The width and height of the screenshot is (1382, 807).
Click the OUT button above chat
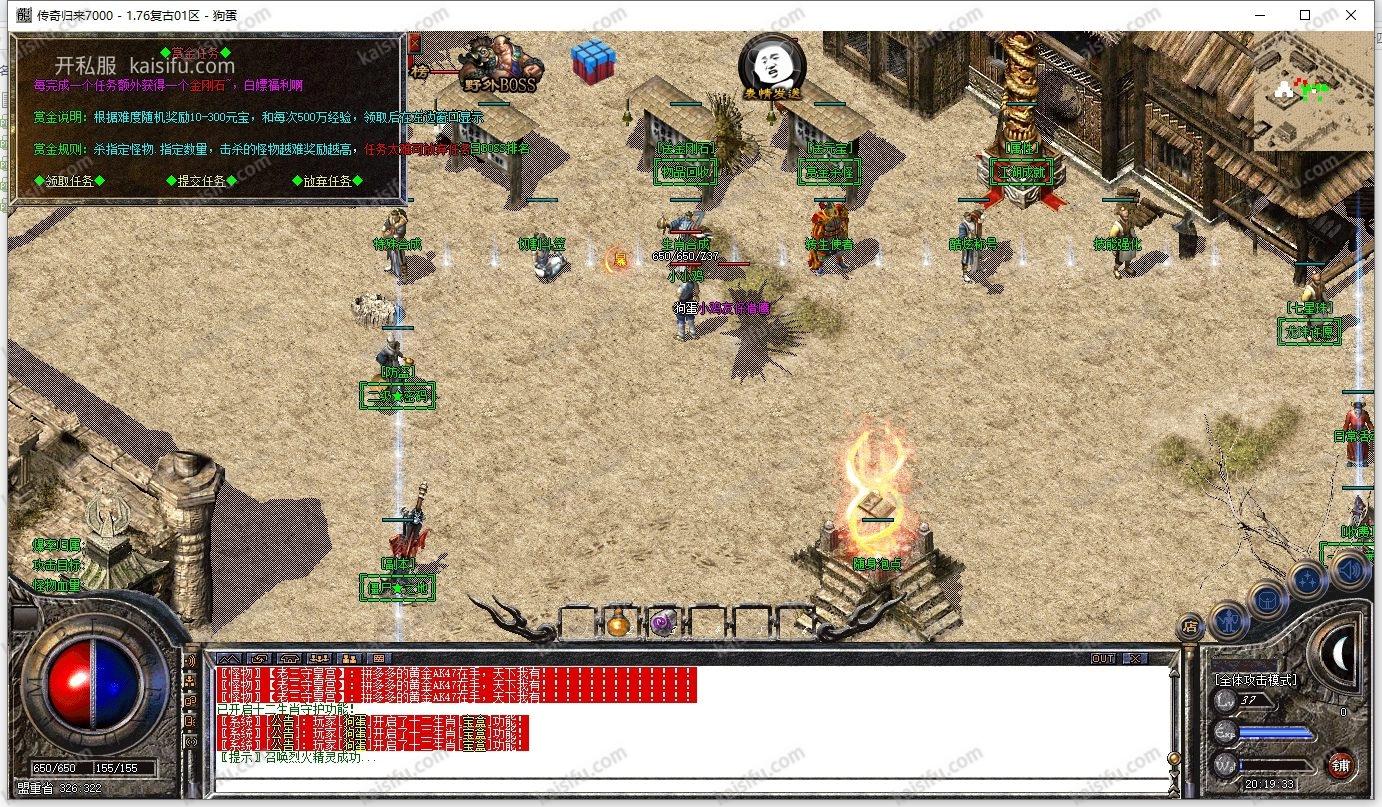click(1103, 659)
